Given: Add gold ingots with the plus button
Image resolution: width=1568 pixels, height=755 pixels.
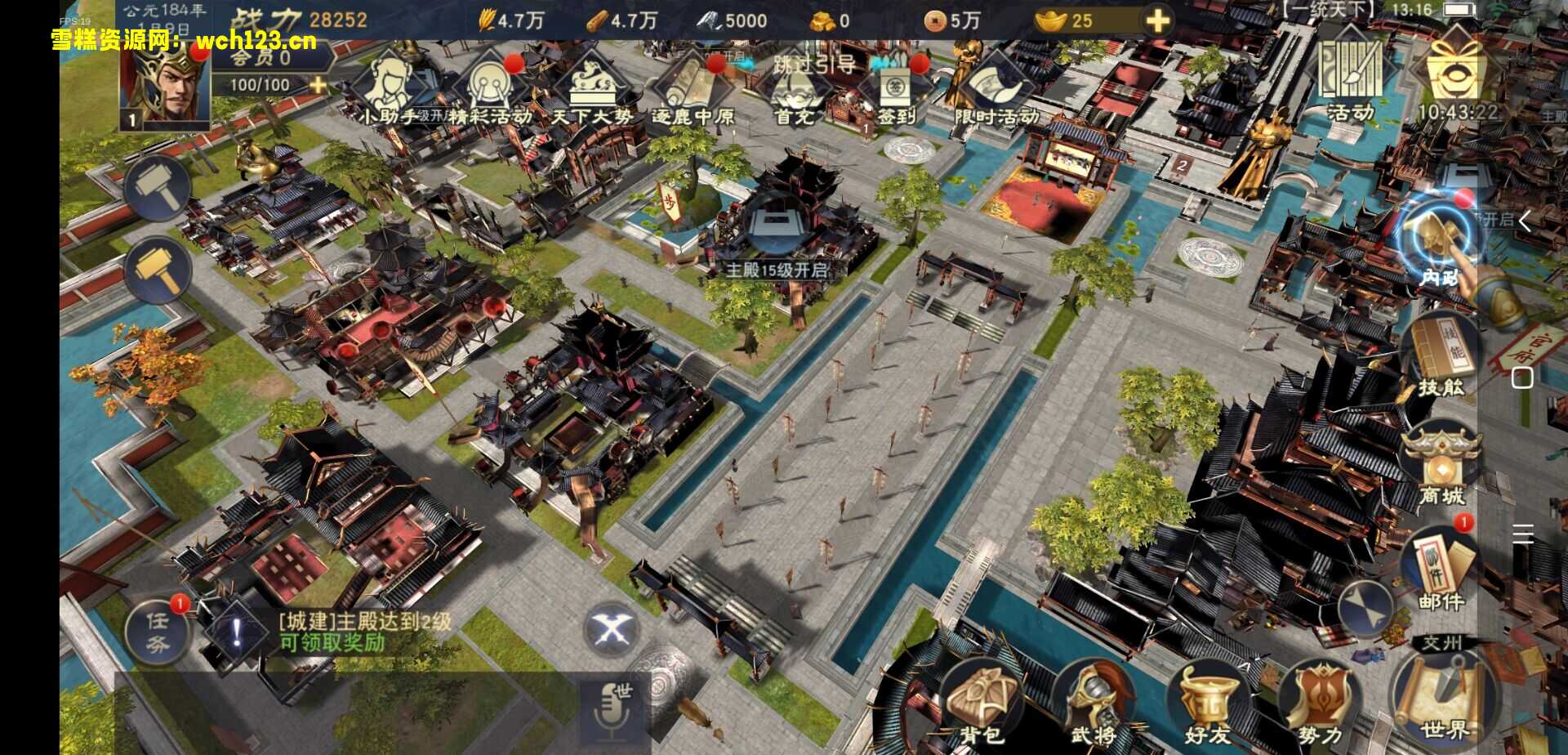Looking at the screenshot, I should click(1157, 21).
